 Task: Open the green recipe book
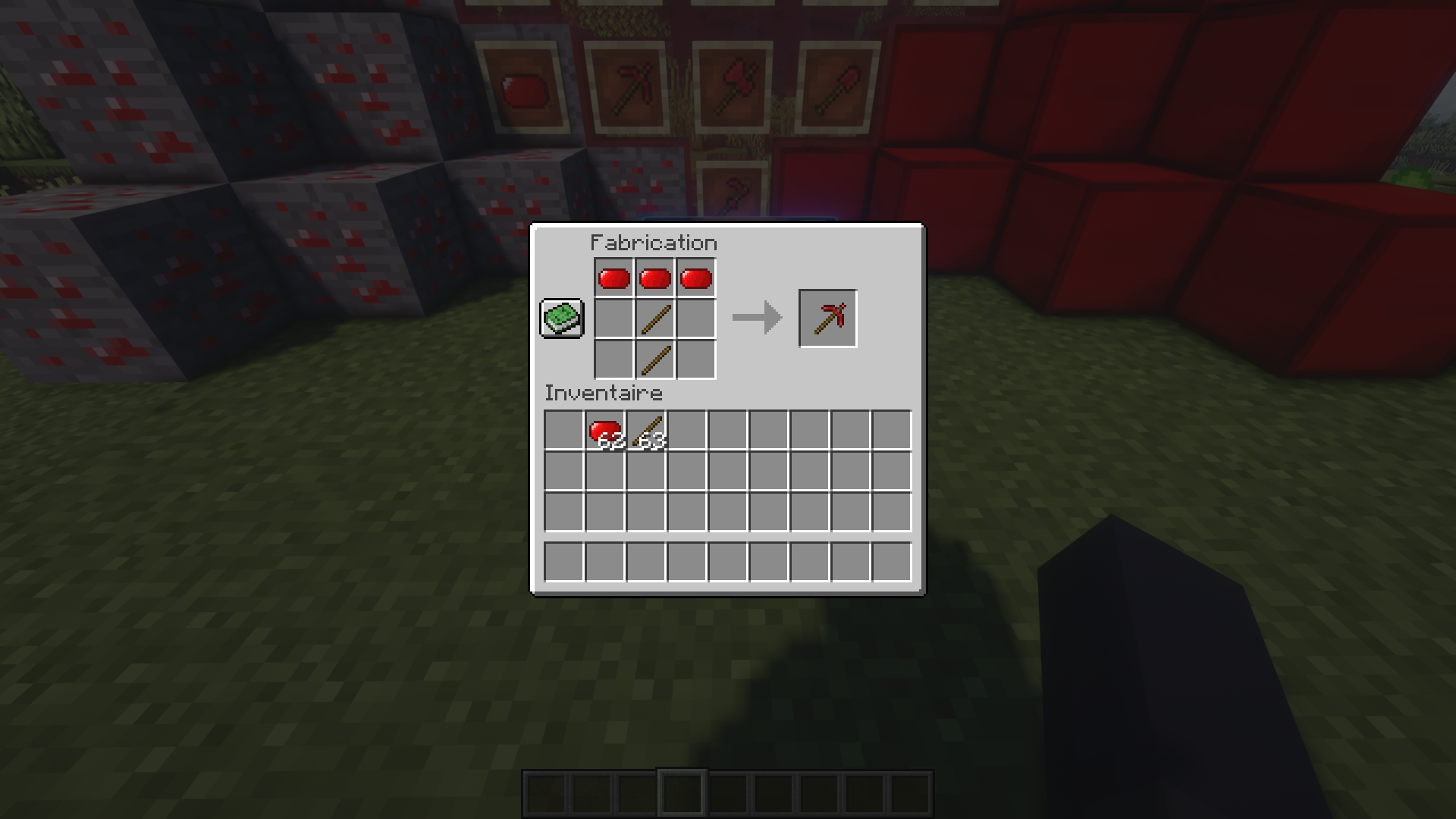(x=562, y=318)
